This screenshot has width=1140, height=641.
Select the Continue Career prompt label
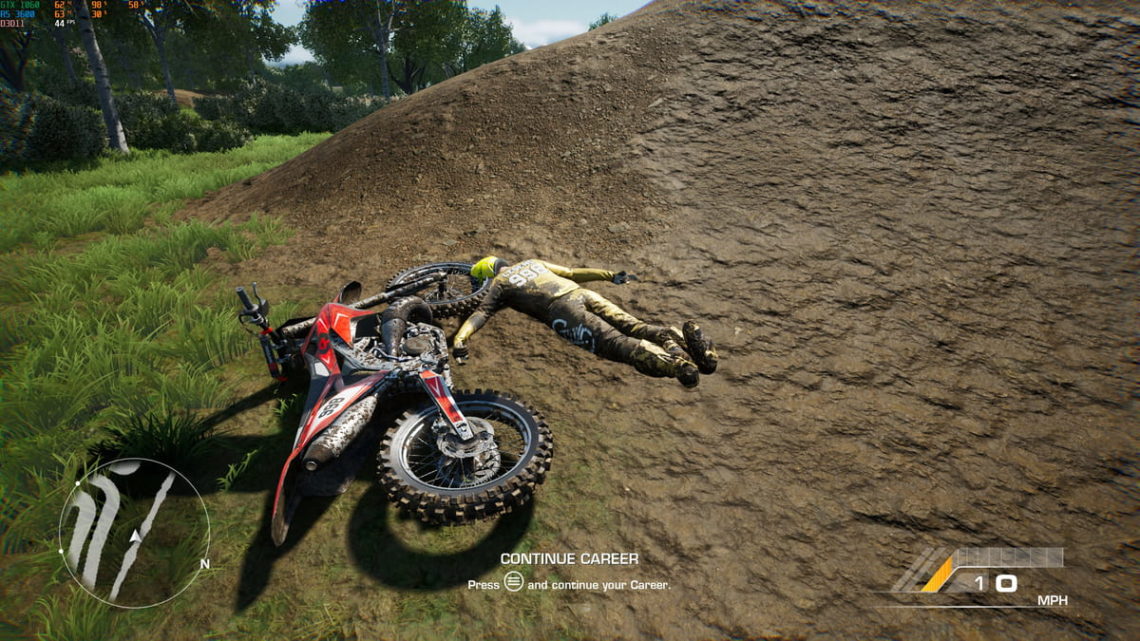click(569, 559)
